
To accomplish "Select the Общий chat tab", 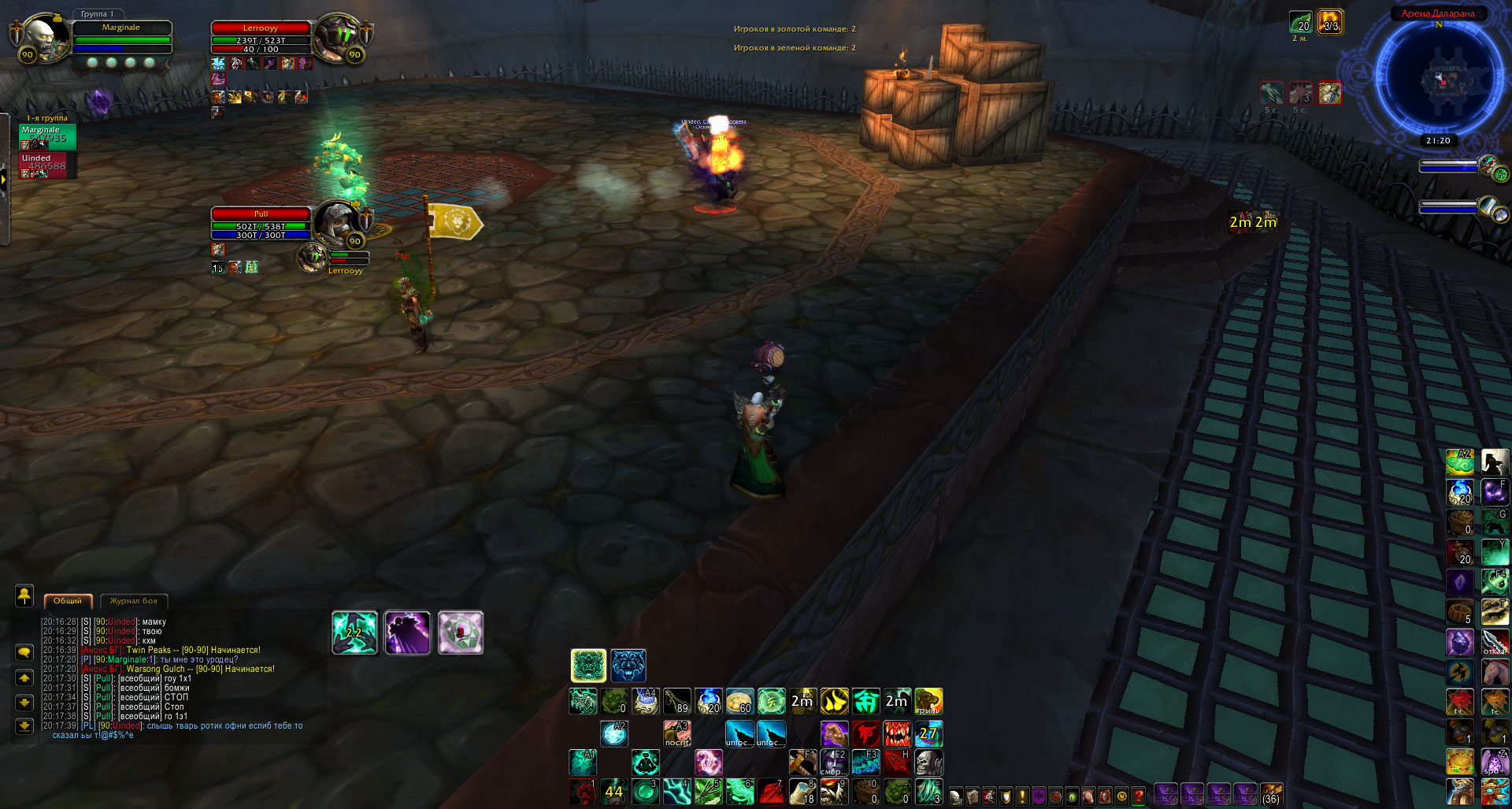I will click(x=68, y=601).
